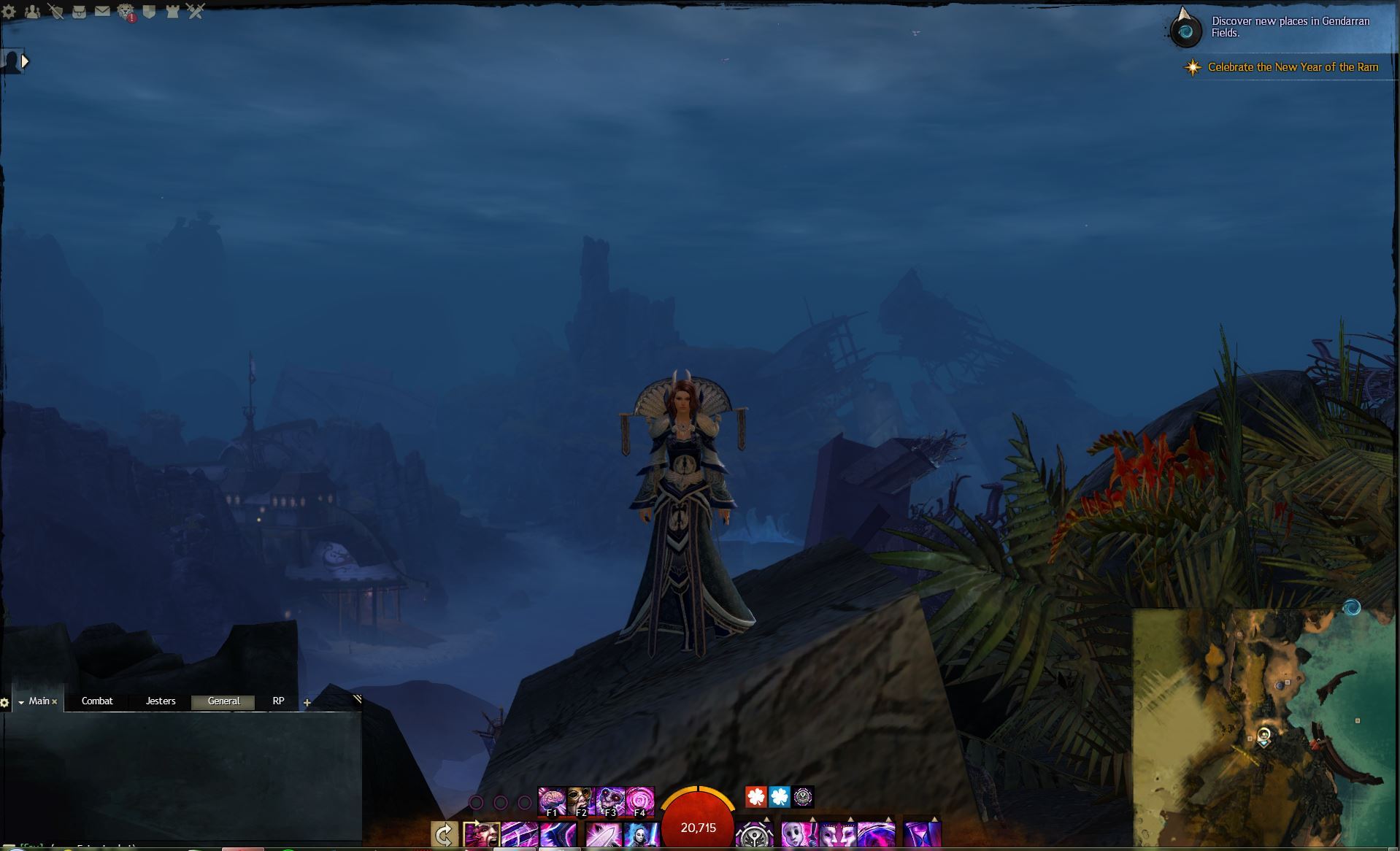This screenshot has width=1400, height=851.
Task: Use the hourglass elite skill
Action: coord(922,834)
